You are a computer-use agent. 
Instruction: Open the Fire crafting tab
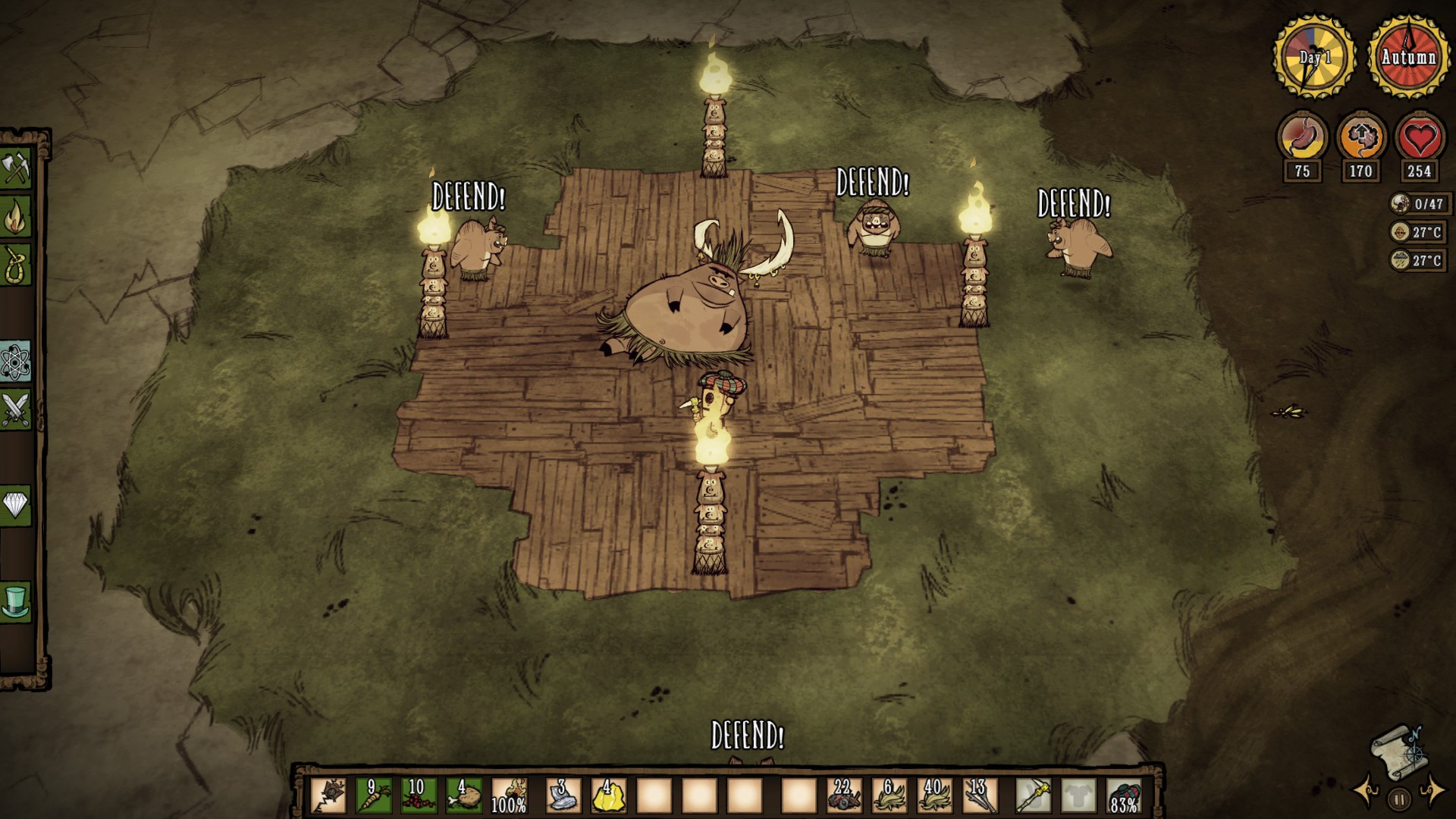coord(15,218)
